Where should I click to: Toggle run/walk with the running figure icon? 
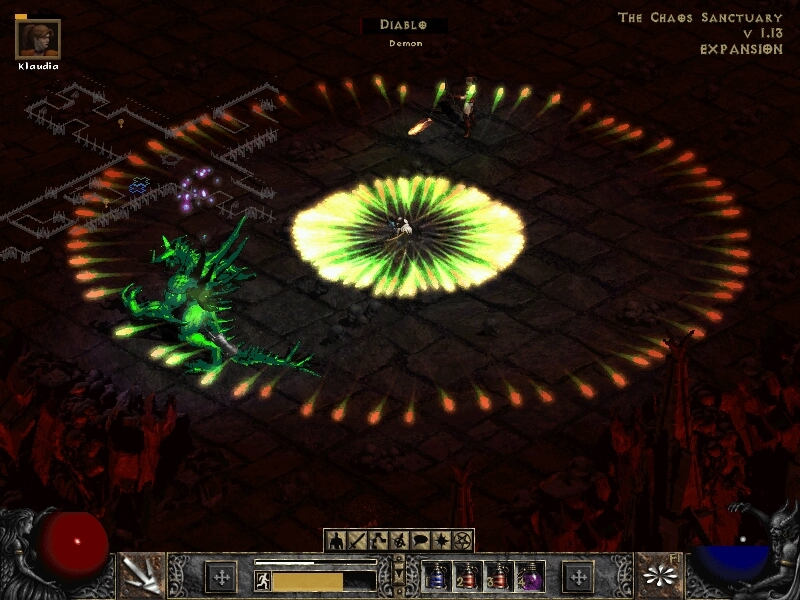point(263,580)
